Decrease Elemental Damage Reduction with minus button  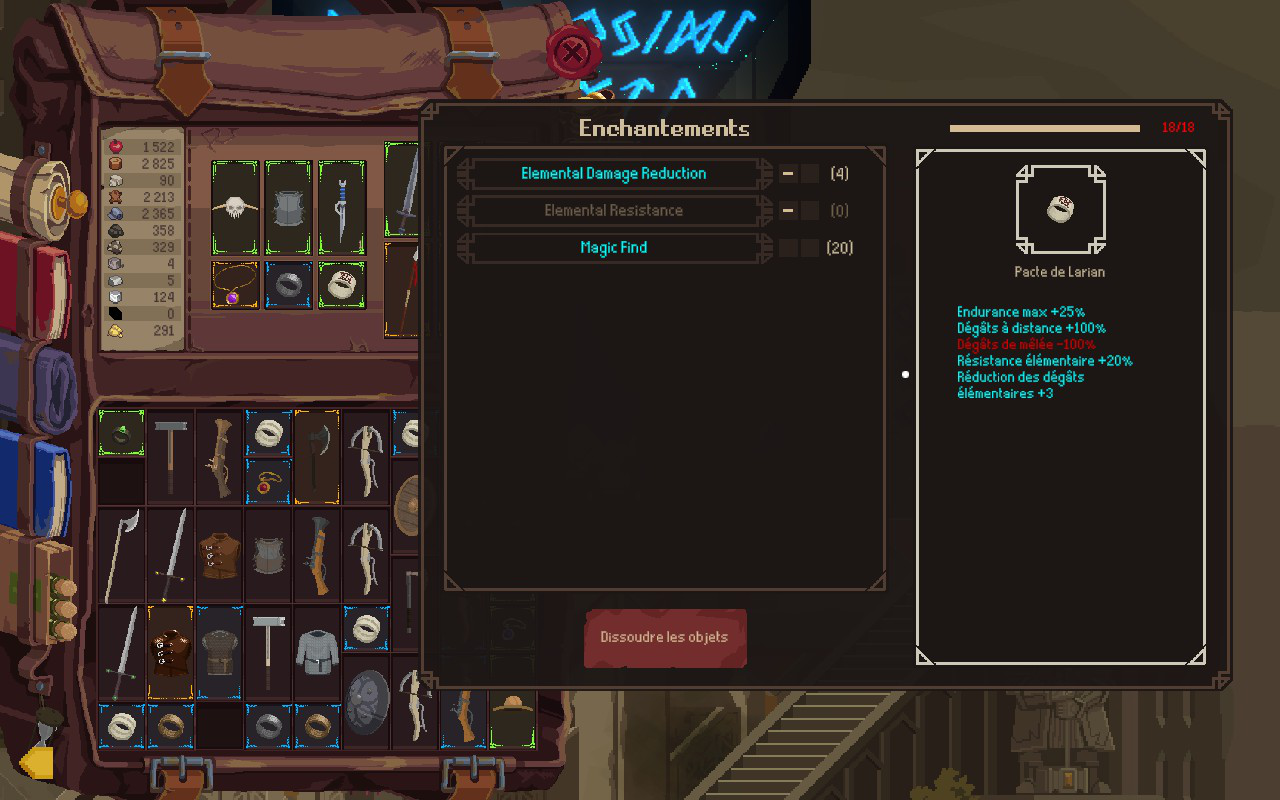(x=789, y=174)
